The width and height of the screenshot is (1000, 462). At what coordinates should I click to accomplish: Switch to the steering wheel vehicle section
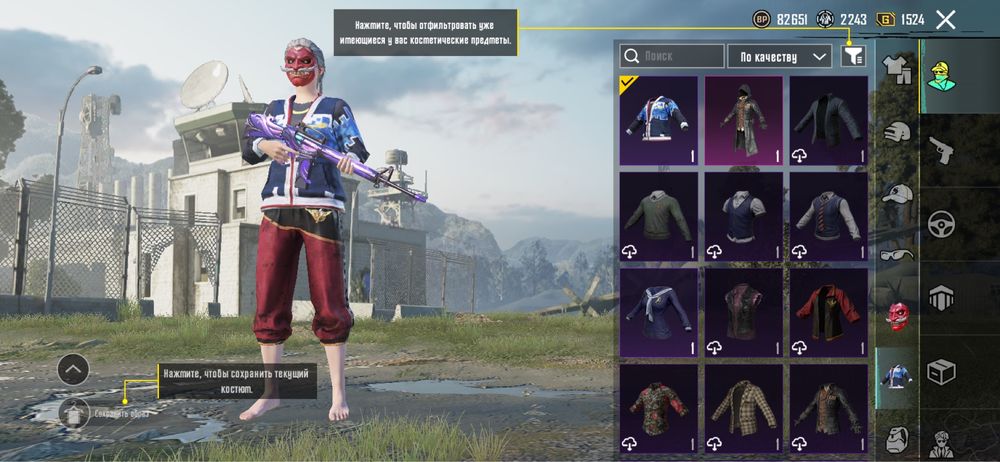coord(941,223)
